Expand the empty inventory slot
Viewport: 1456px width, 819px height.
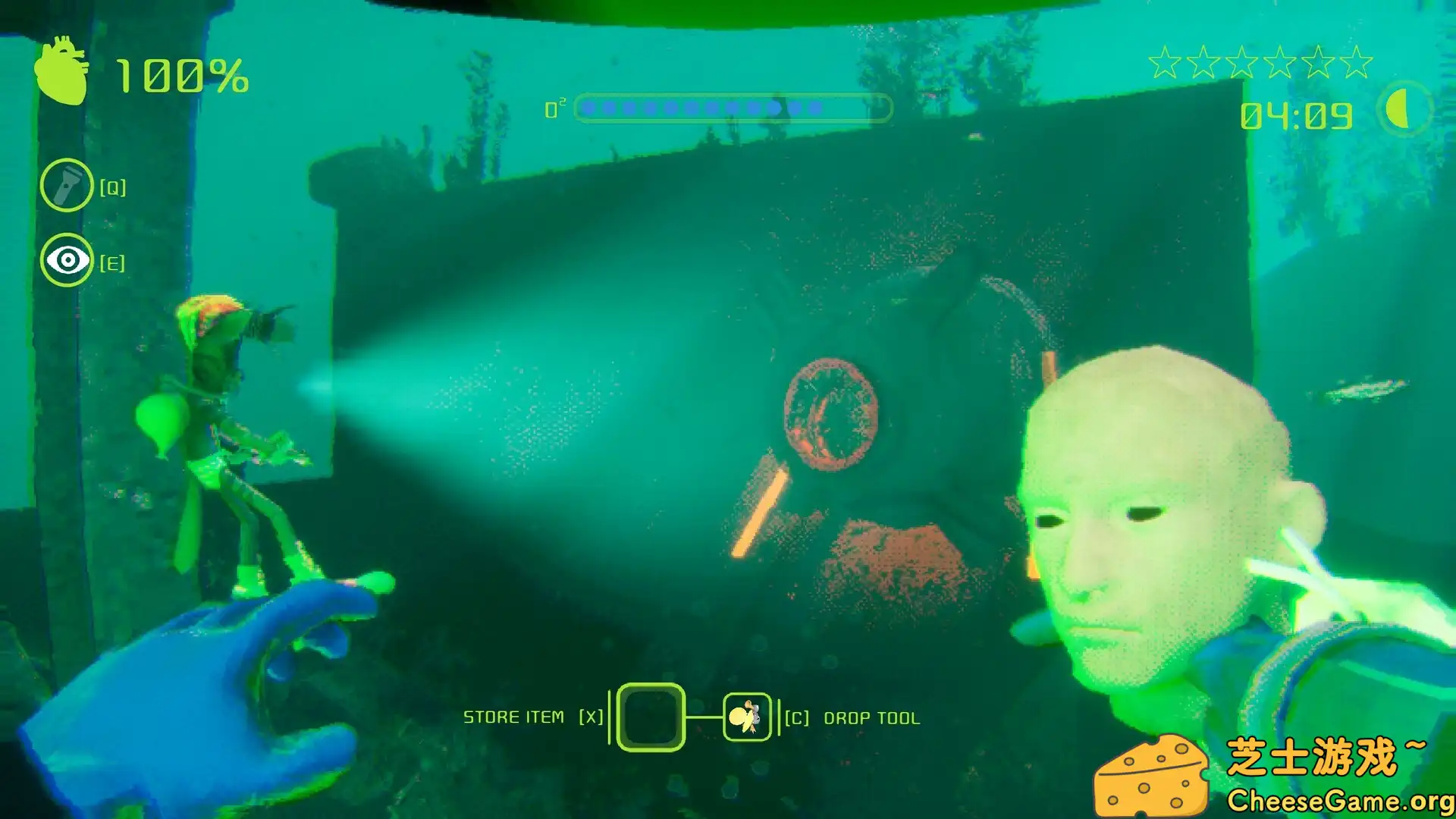[x=650, y=716]
